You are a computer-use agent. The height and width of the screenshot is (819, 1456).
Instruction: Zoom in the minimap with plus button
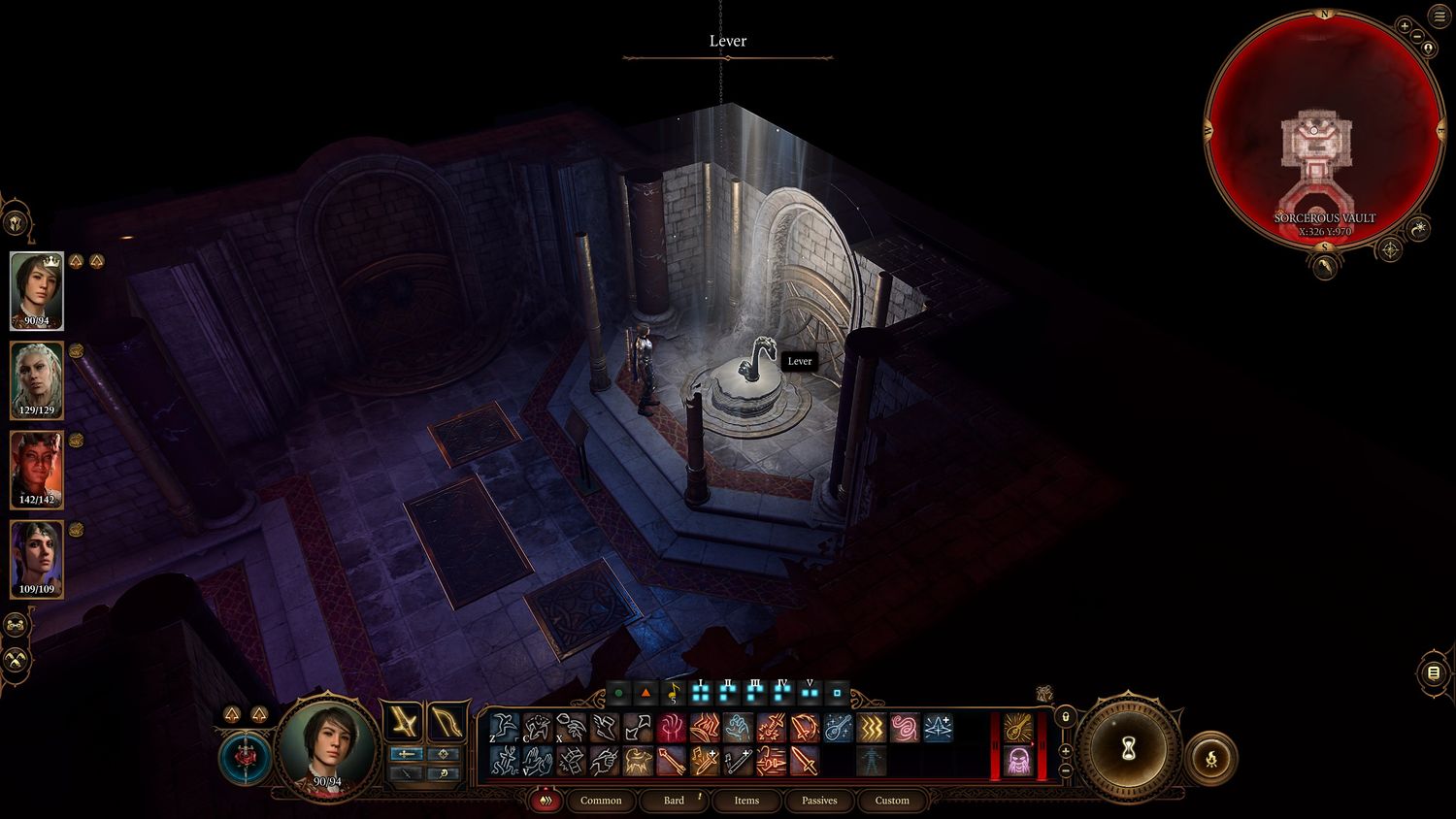pyautogui.click(x=1405, y=26)
